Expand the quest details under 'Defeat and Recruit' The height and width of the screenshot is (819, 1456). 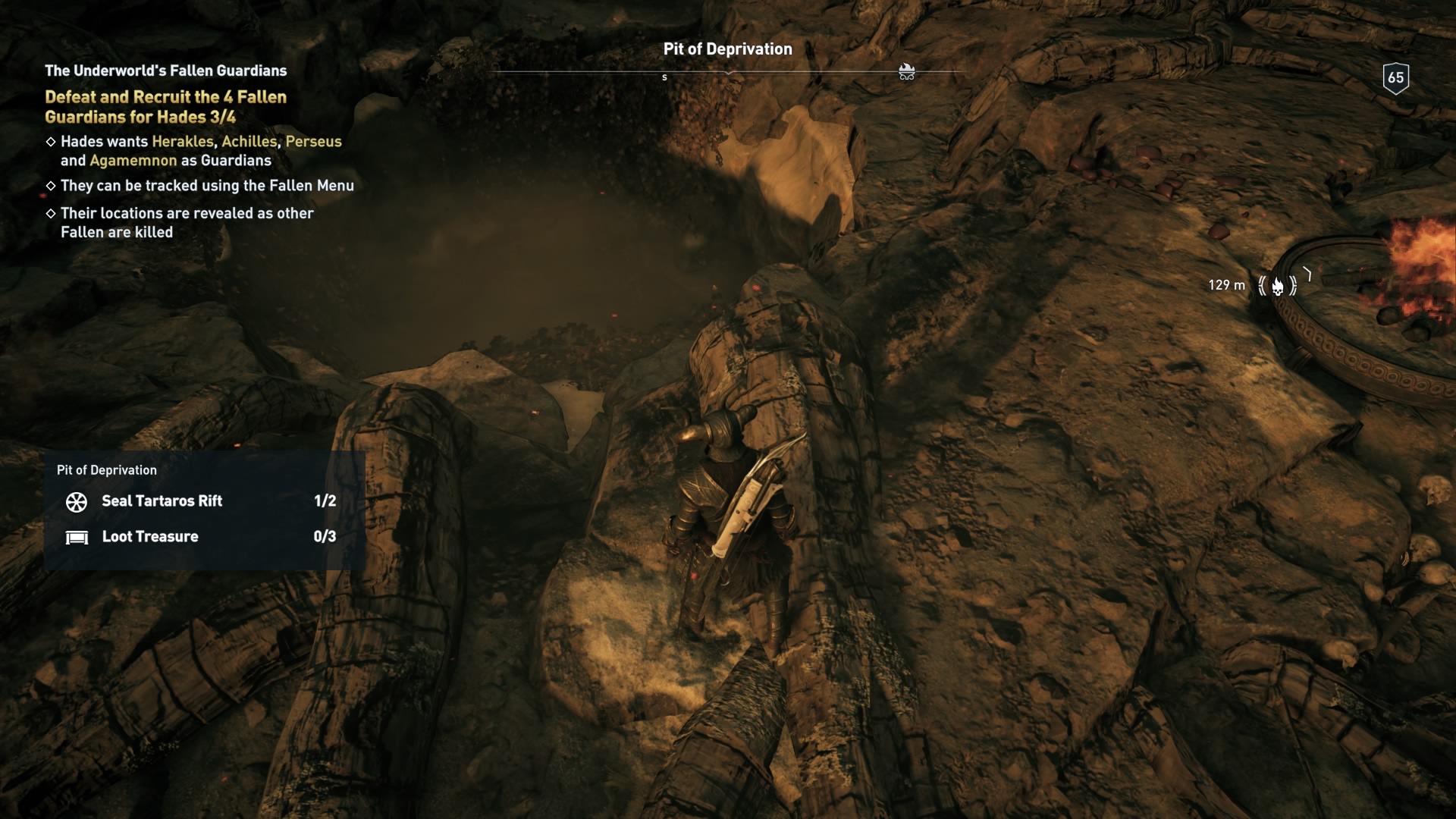click(165, 107)
